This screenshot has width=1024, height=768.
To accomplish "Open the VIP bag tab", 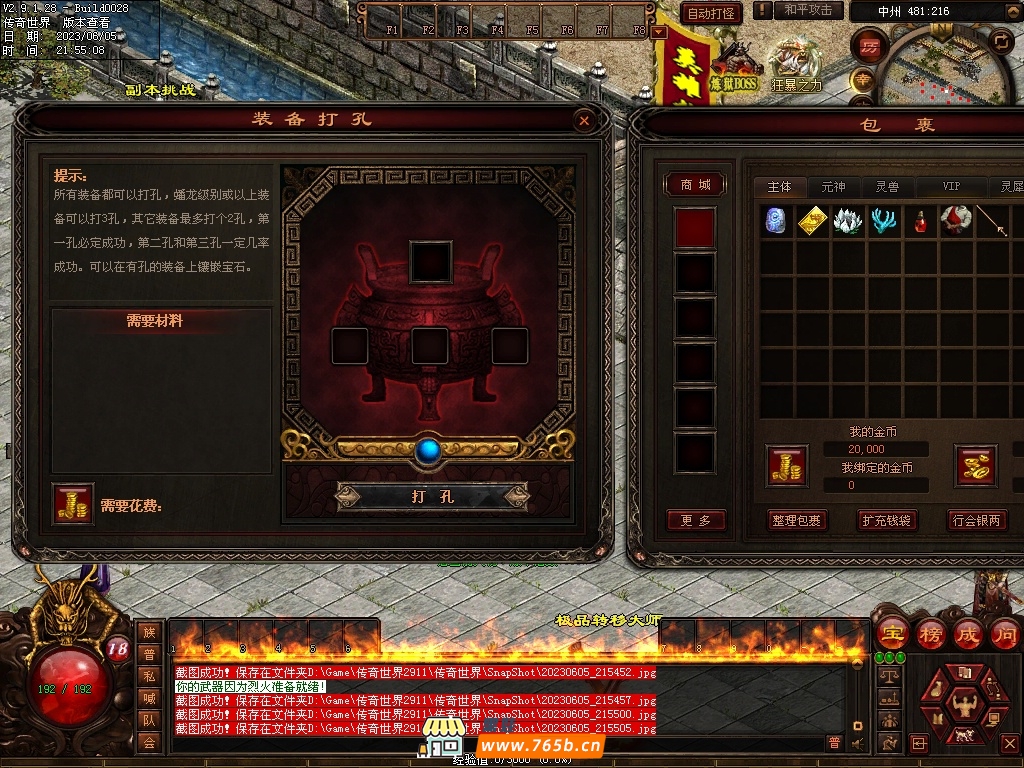I will pyautogui.click(x=950, y=187).
